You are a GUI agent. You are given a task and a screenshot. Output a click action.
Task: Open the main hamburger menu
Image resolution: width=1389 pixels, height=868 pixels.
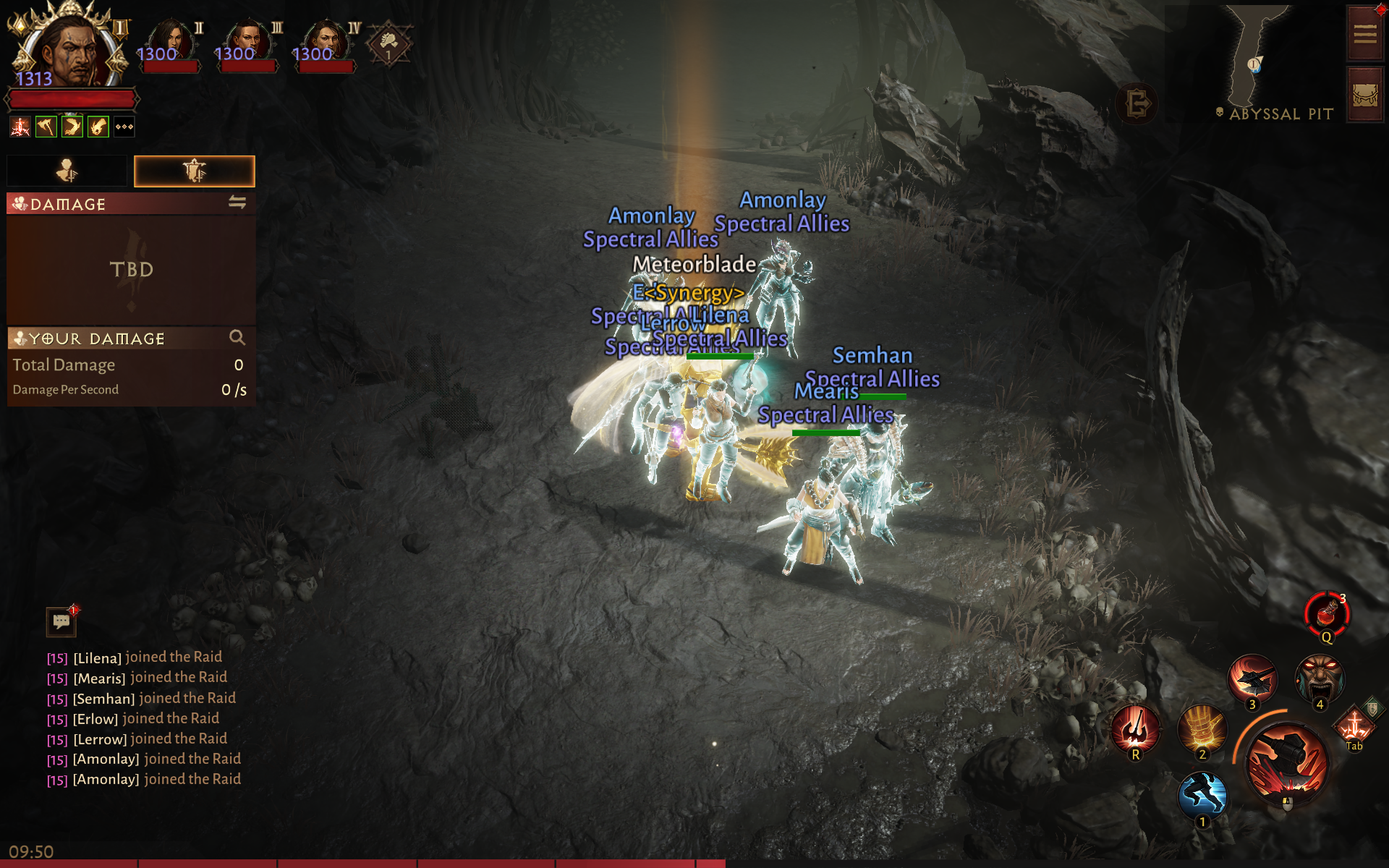(1364, 33)
